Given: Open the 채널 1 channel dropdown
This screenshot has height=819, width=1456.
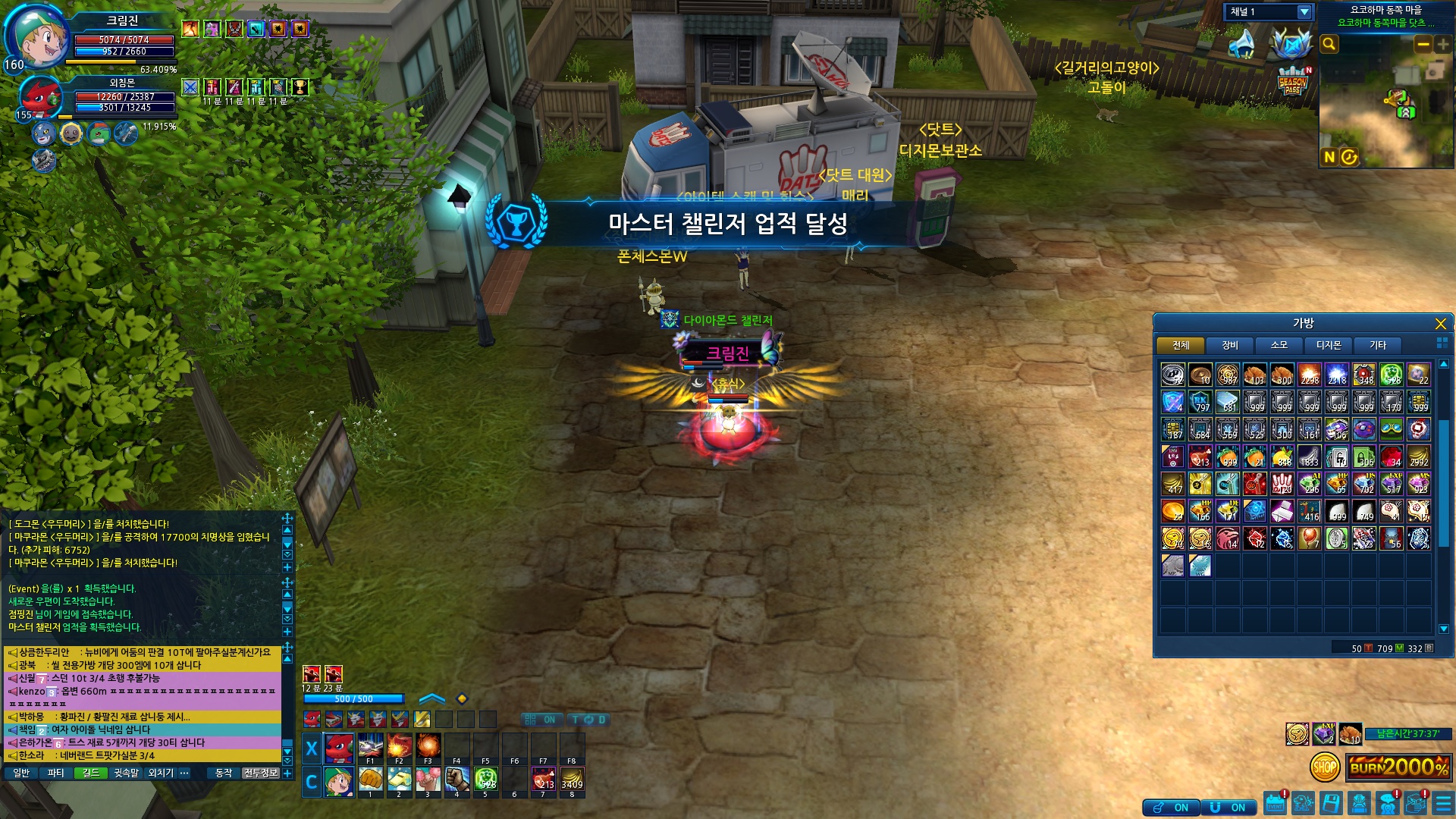Looking at the screenshot, I should [1304, 12].
